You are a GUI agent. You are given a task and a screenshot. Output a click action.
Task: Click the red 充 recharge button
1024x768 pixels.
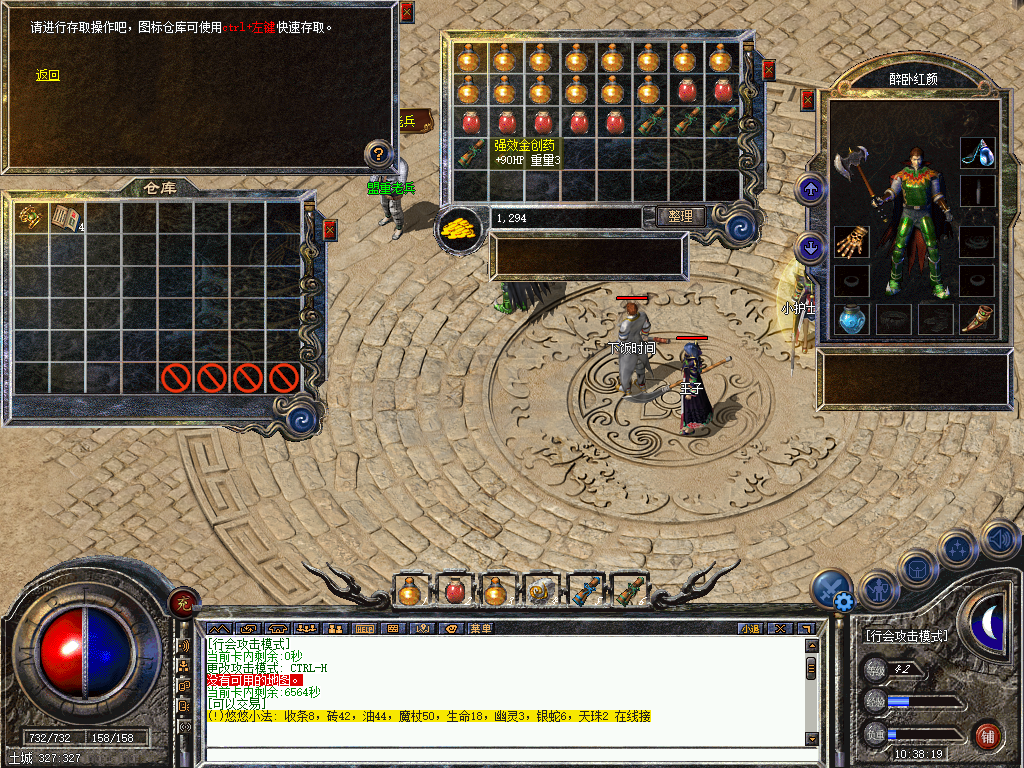pos(183,601)
